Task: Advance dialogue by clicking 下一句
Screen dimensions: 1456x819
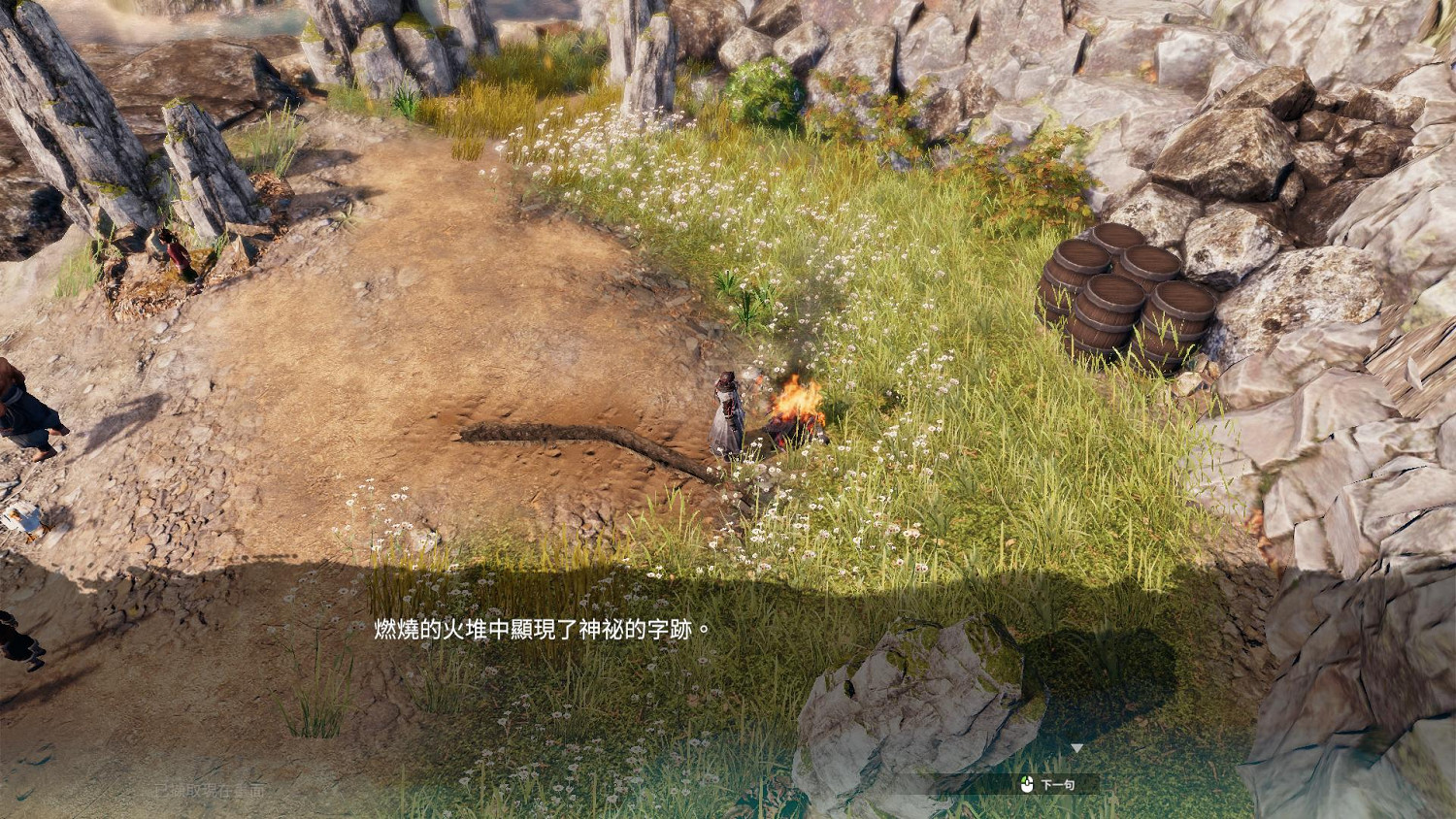Action: (x=1056, y=783)
